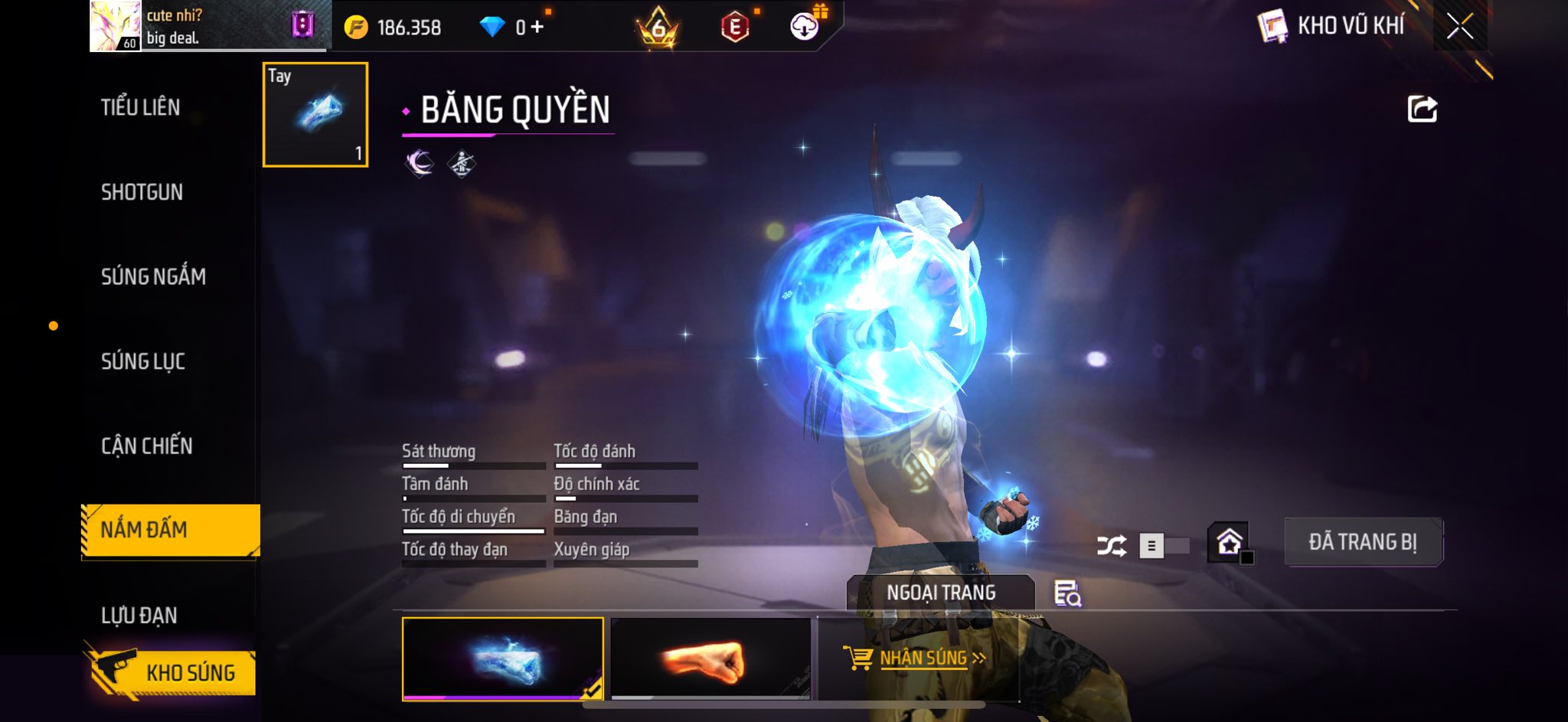Screen dimensions: 1568x722
Task: Open the LỰU ĐẠN category
Action: click(139, 615)
